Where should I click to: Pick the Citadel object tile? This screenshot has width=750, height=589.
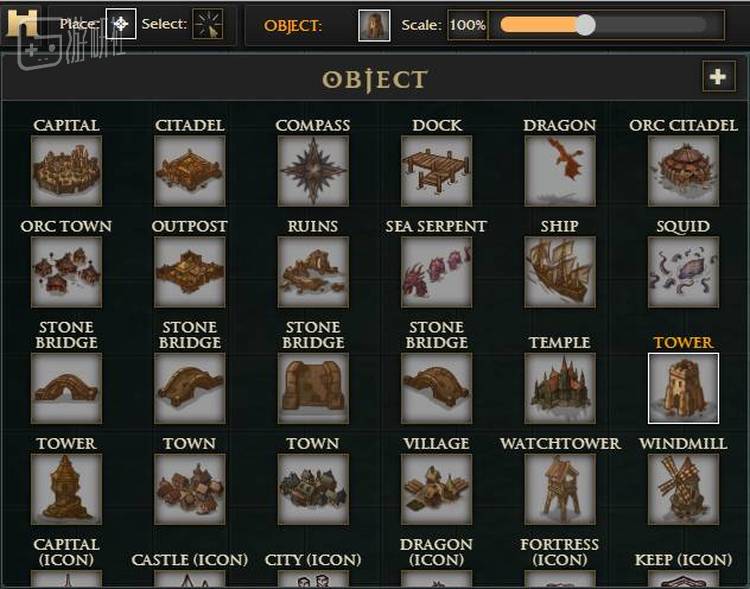(x=190, y=171)
